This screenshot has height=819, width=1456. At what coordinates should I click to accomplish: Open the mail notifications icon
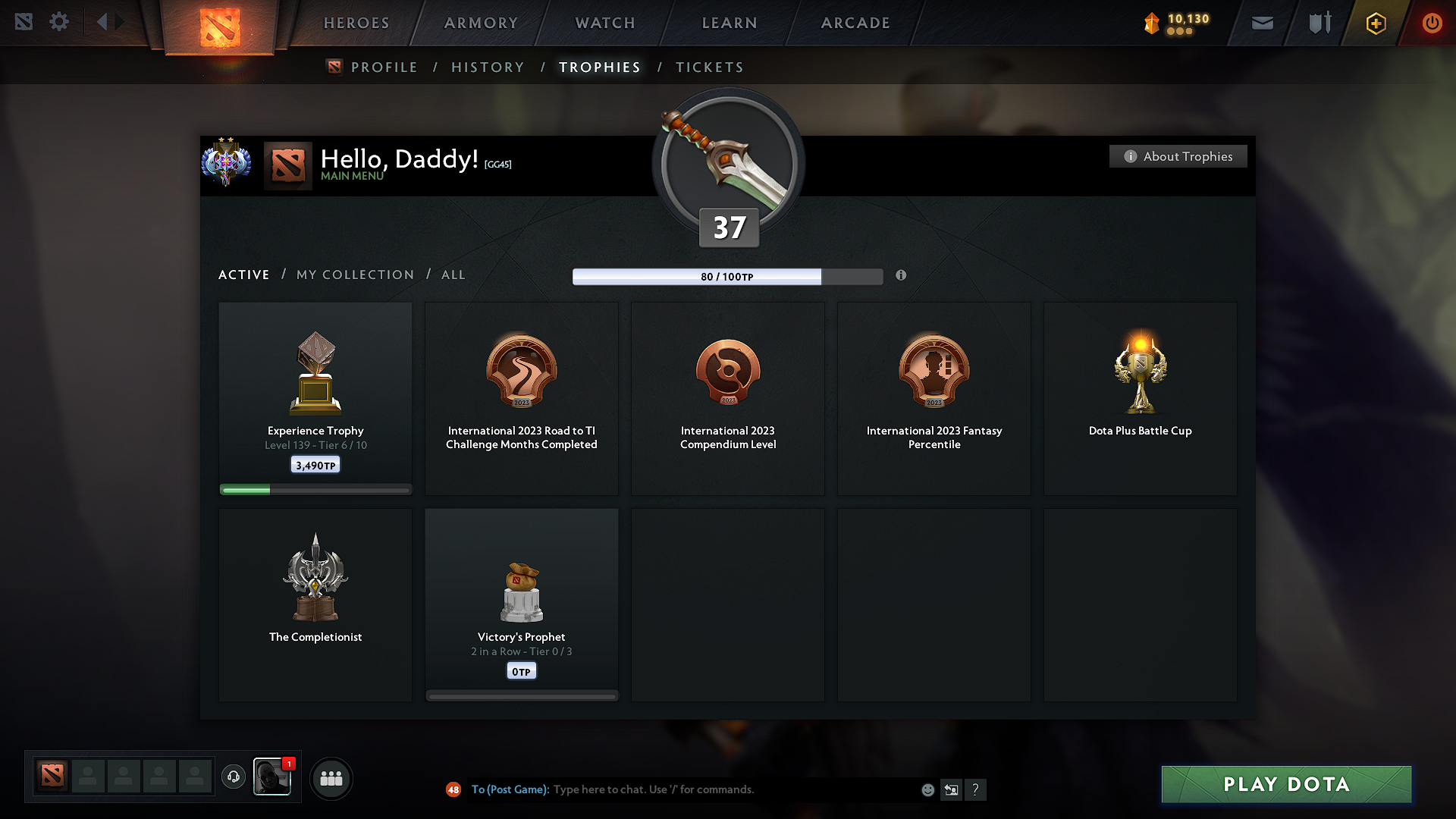(1261, 23)
